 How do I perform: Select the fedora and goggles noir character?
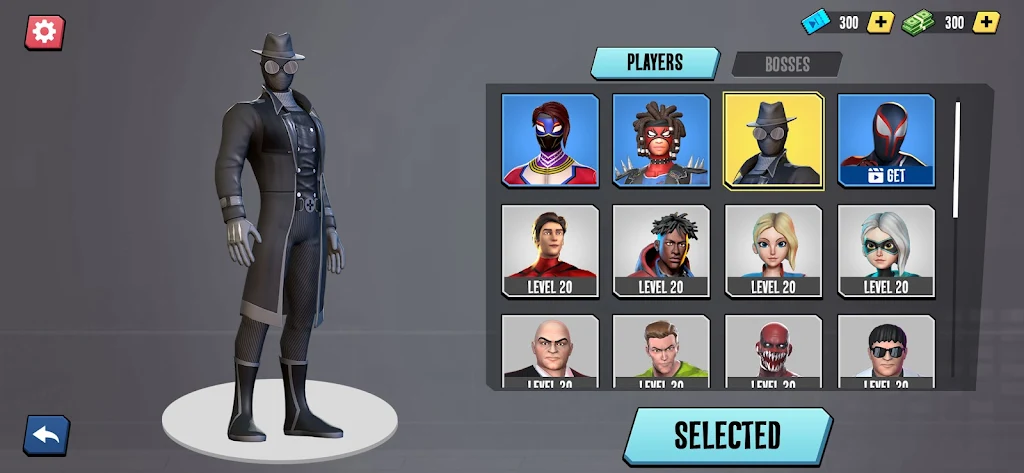point(773,140)
